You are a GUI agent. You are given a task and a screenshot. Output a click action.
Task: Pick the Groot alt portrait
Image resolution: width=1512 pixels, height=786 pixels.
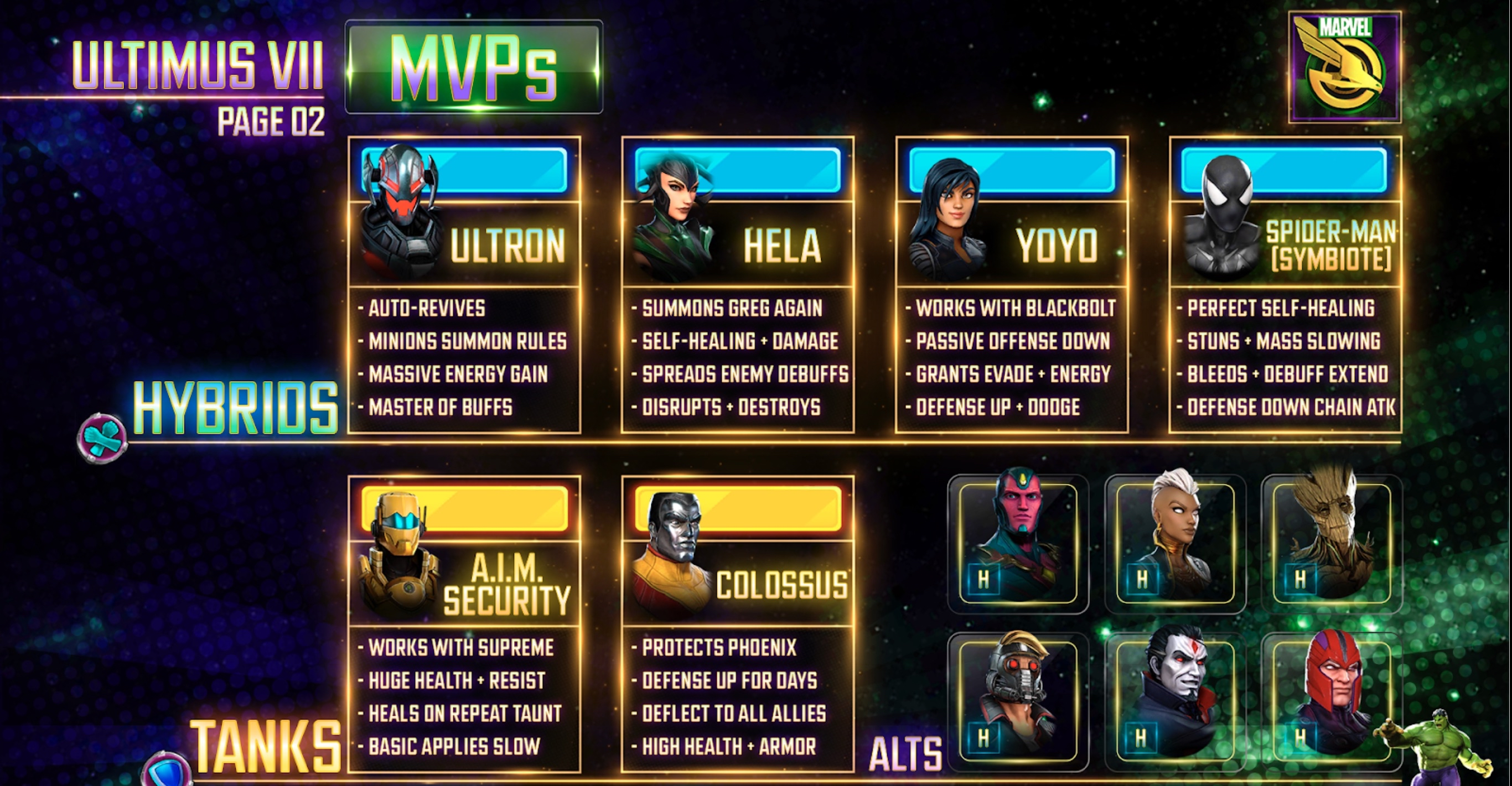pyautogui.click(x=1331, y=543)
